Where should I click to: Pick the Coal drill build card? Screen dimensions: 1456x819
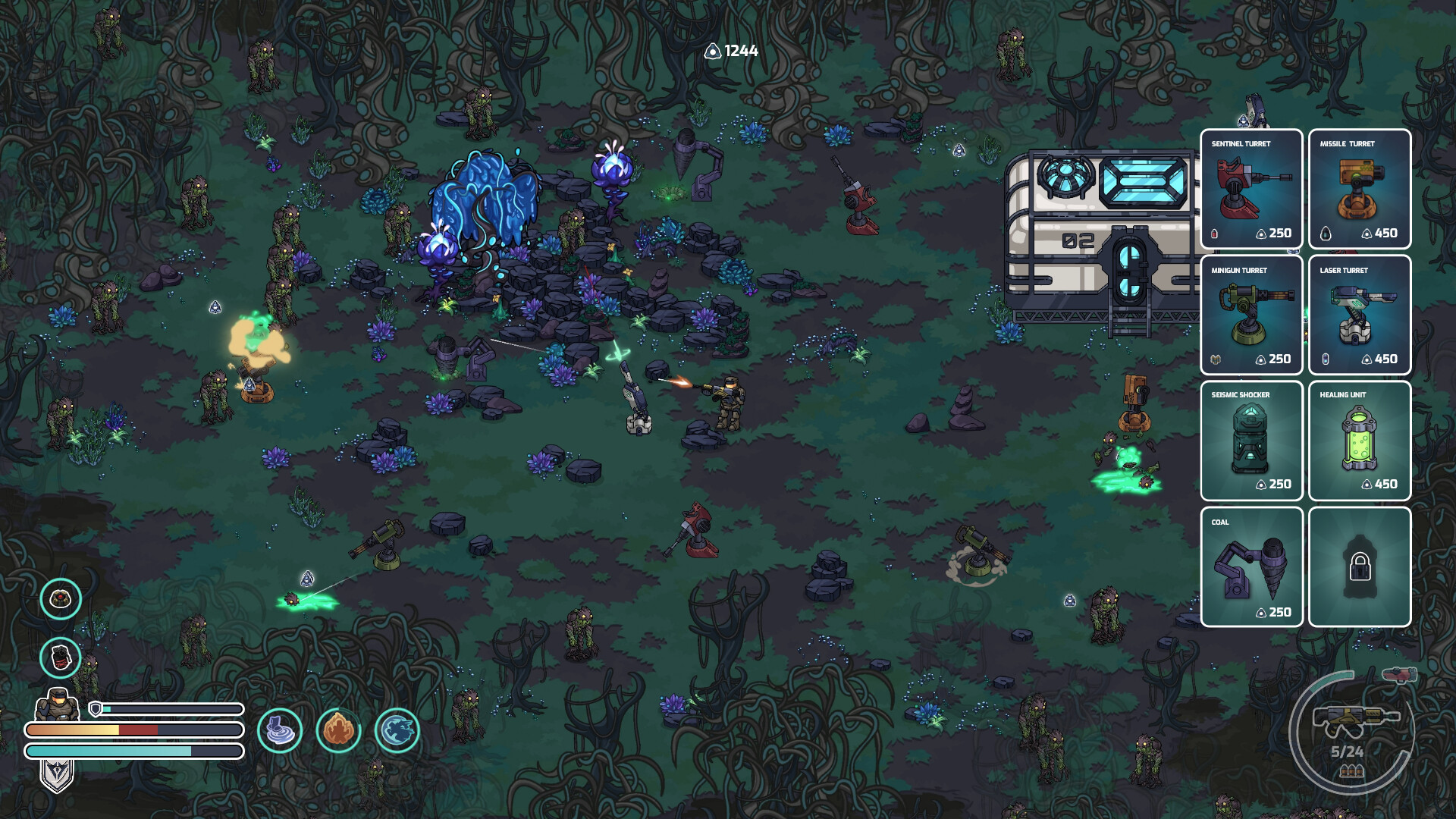(1251, 567)
